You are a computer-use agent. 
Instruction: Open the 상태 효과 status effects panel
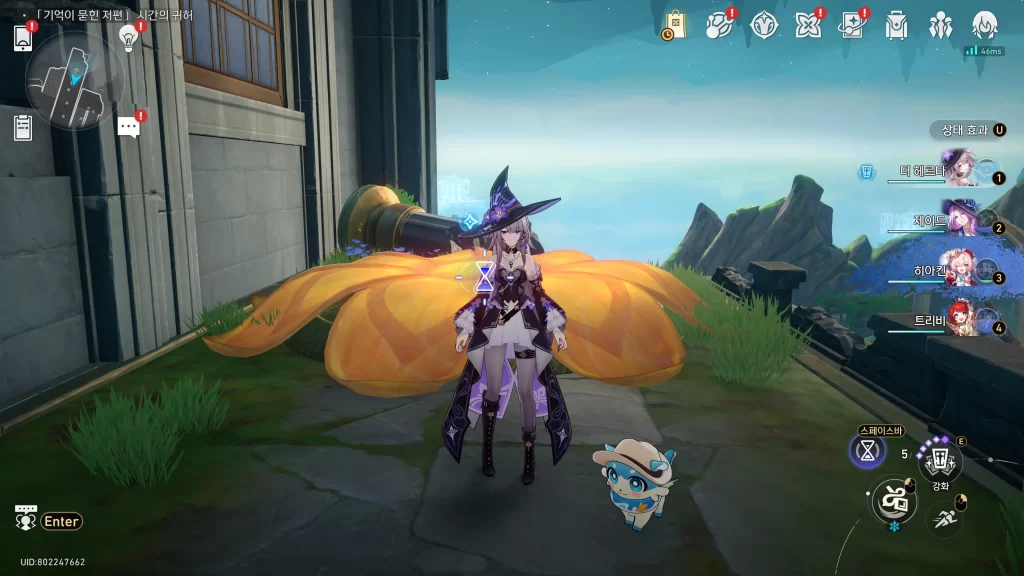click(x=967, y=130)
